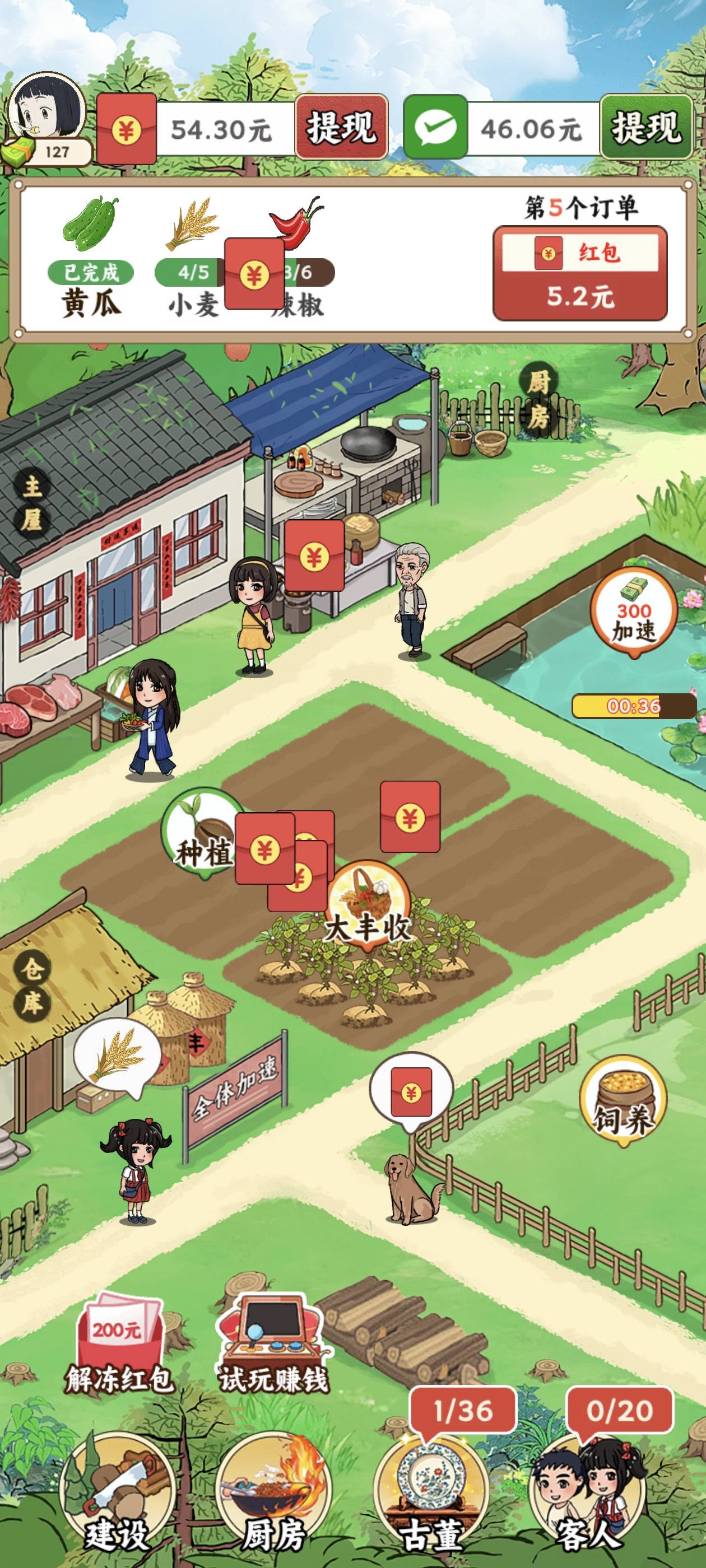The width and height of the screenshot is (706, 1568).
Task: Withdraw the 46.06元 WeChat balance
Action: point(645,127)
